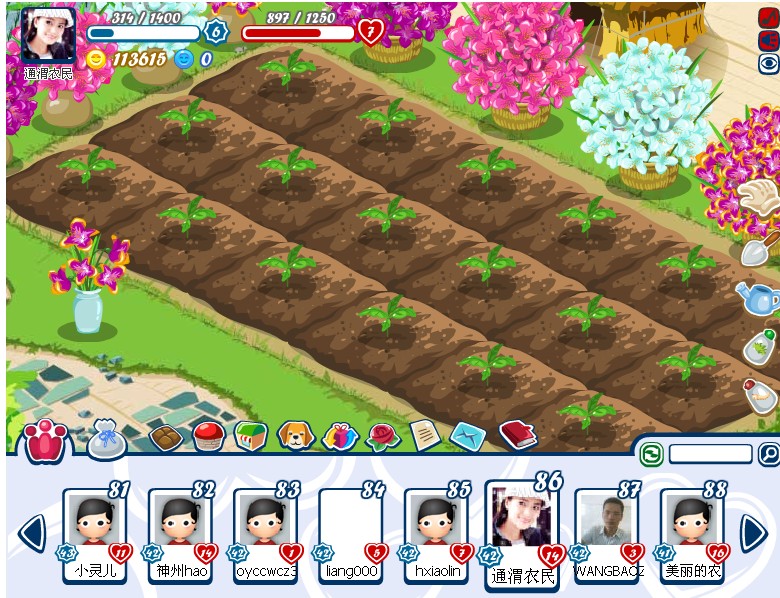This screenshot has width=780, height=598.
Task: Select the red rose icon
Action: [x=382, y=434]
